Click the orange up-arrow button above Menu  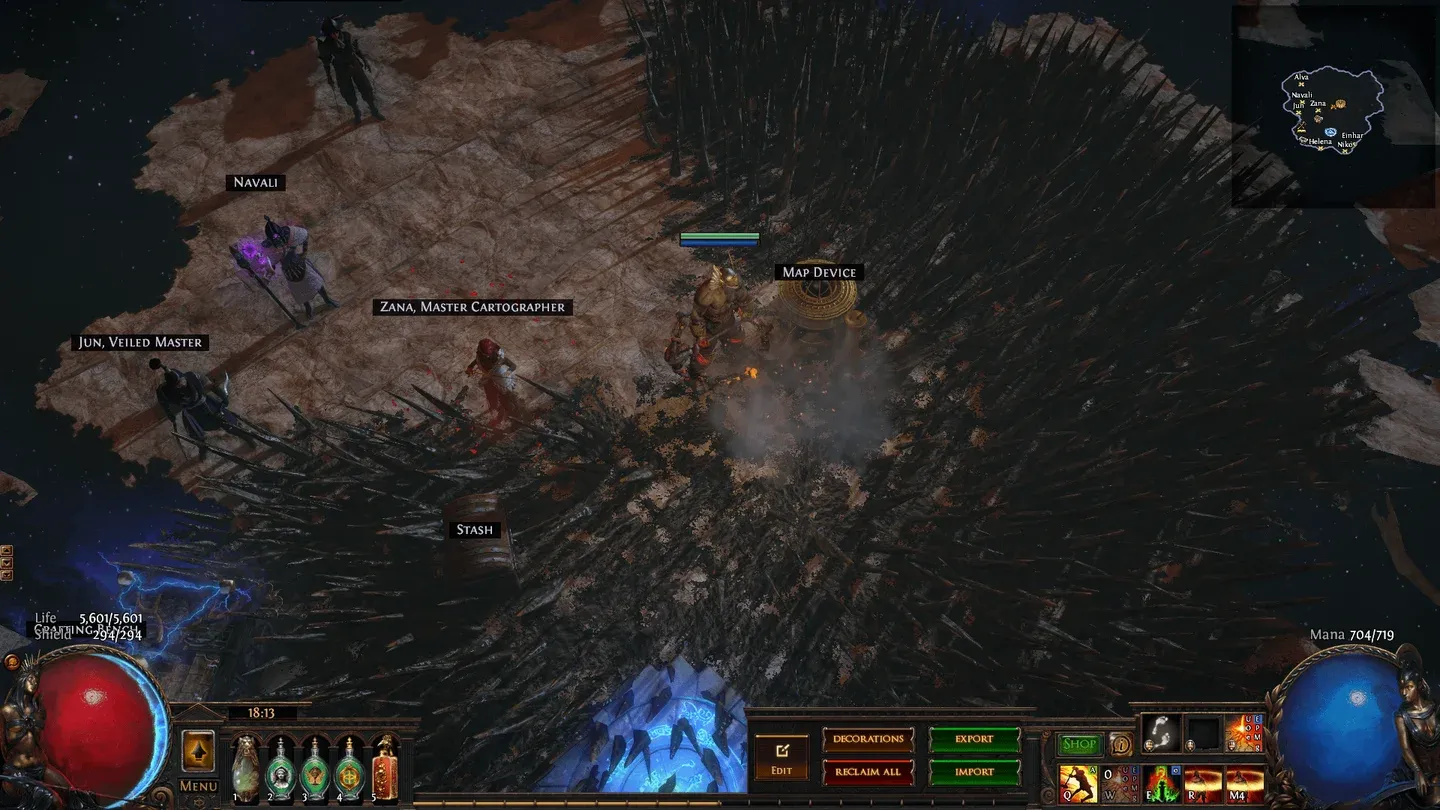point(198,751)
